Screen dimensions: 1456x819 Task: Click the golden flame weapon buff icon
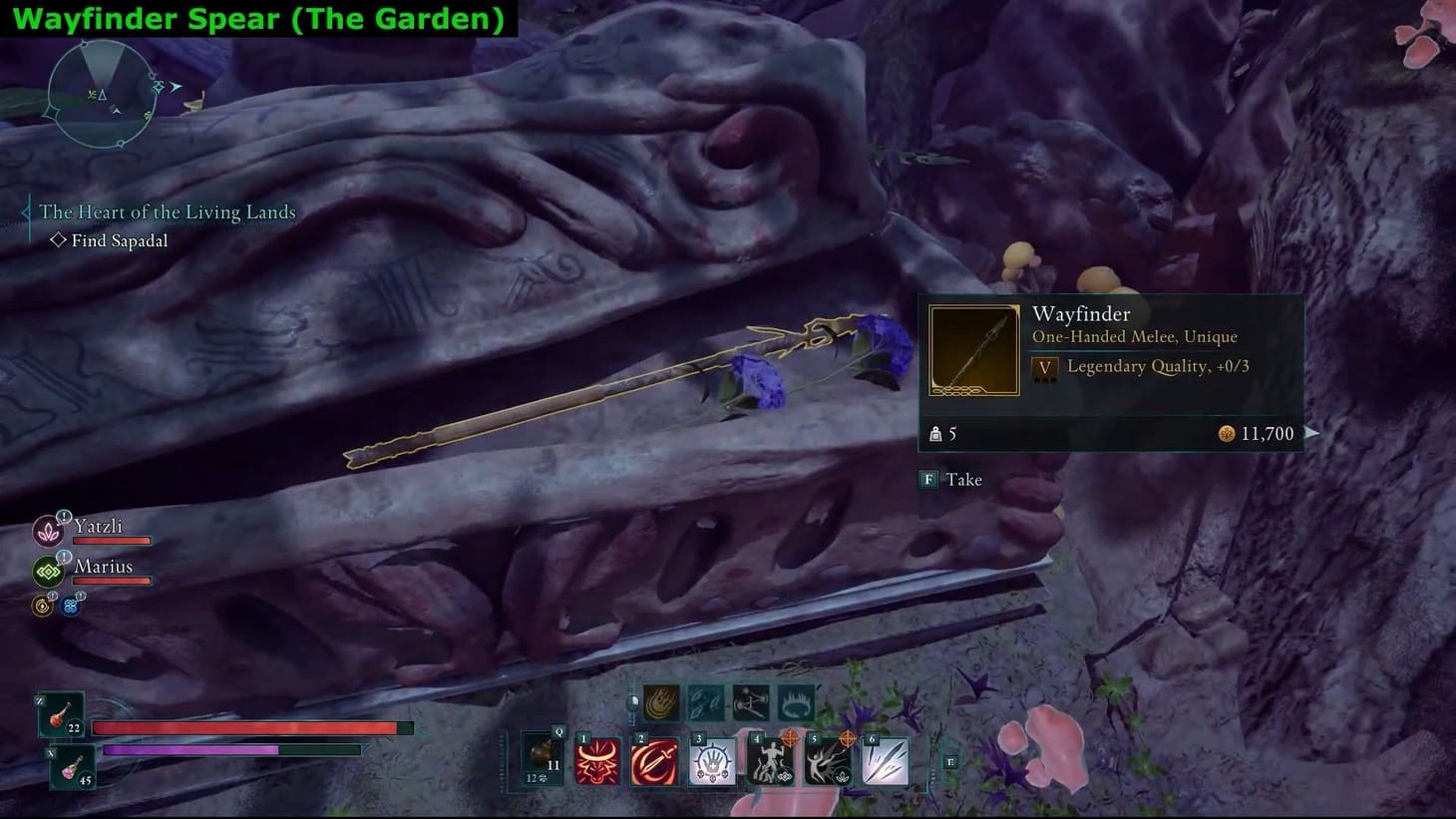(660, 705)
